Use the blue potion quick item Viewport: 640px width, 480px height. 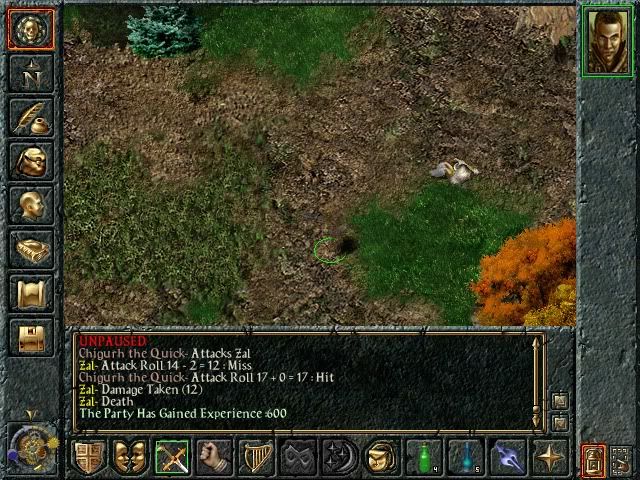click(x=466, y=457)
